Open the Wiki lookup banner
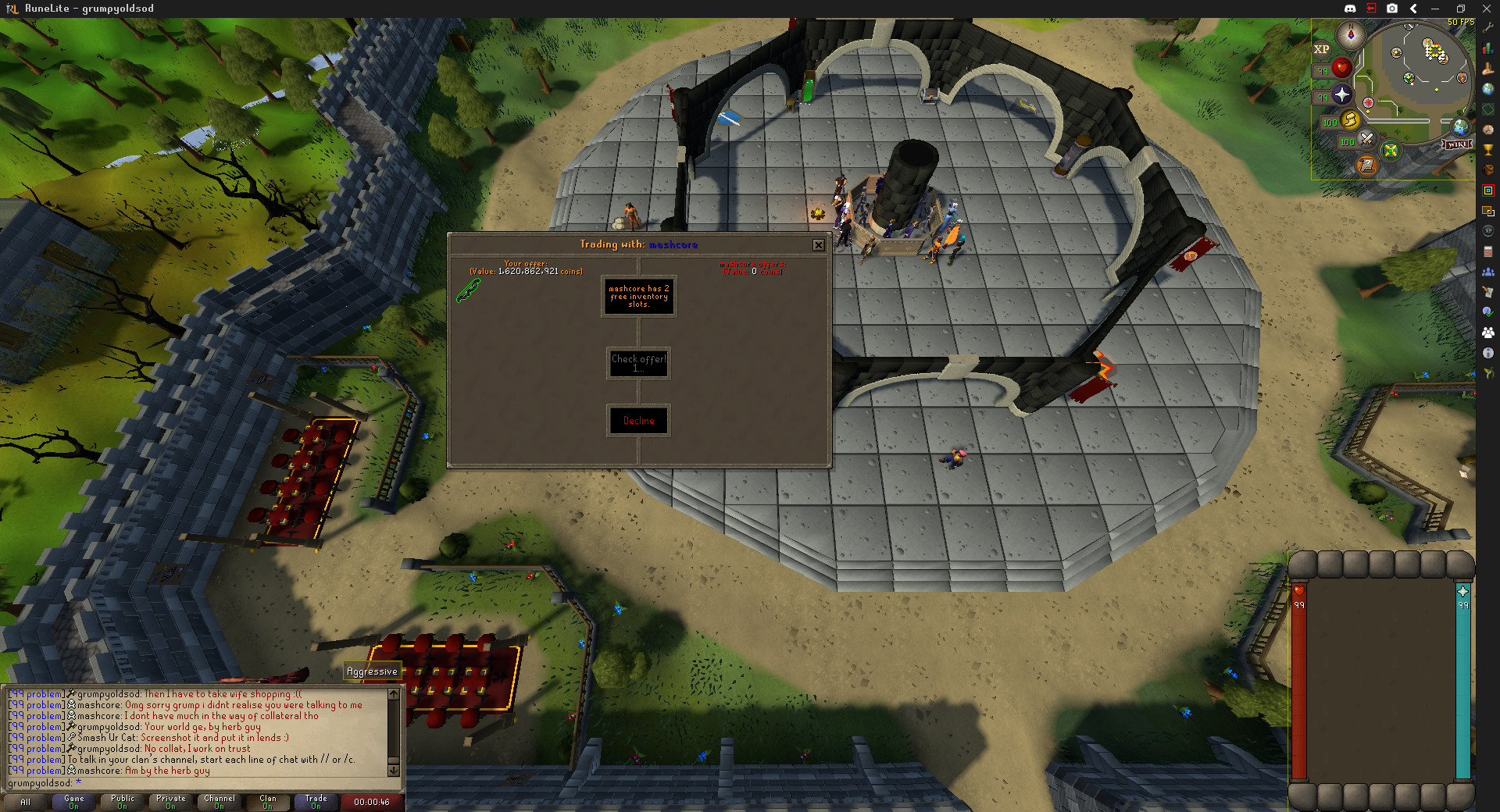 [1456, 144]
